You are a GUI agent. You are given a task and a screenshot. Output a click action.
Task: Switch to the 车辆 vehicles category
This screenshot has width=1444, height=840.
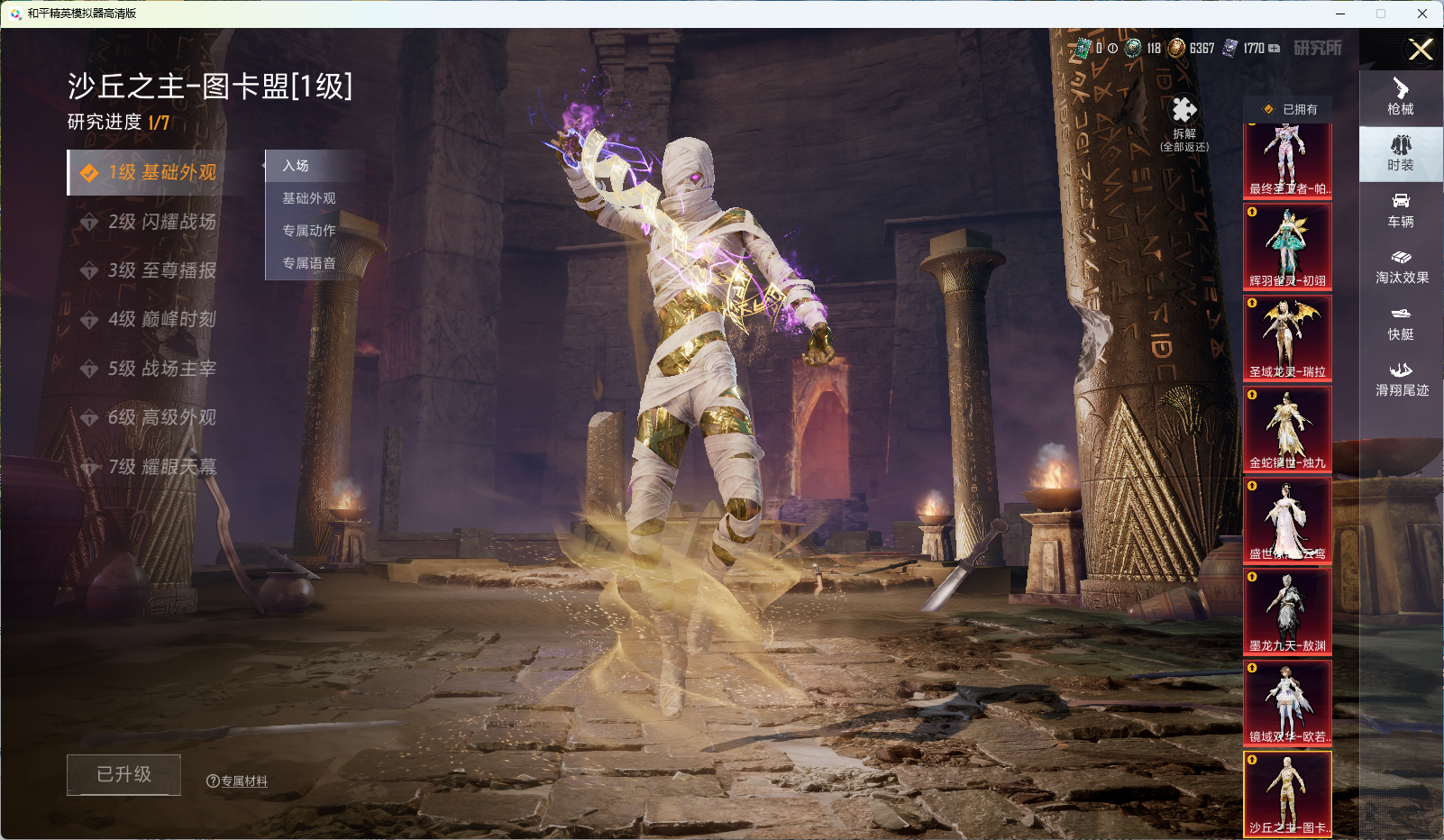pos(1401,210)
